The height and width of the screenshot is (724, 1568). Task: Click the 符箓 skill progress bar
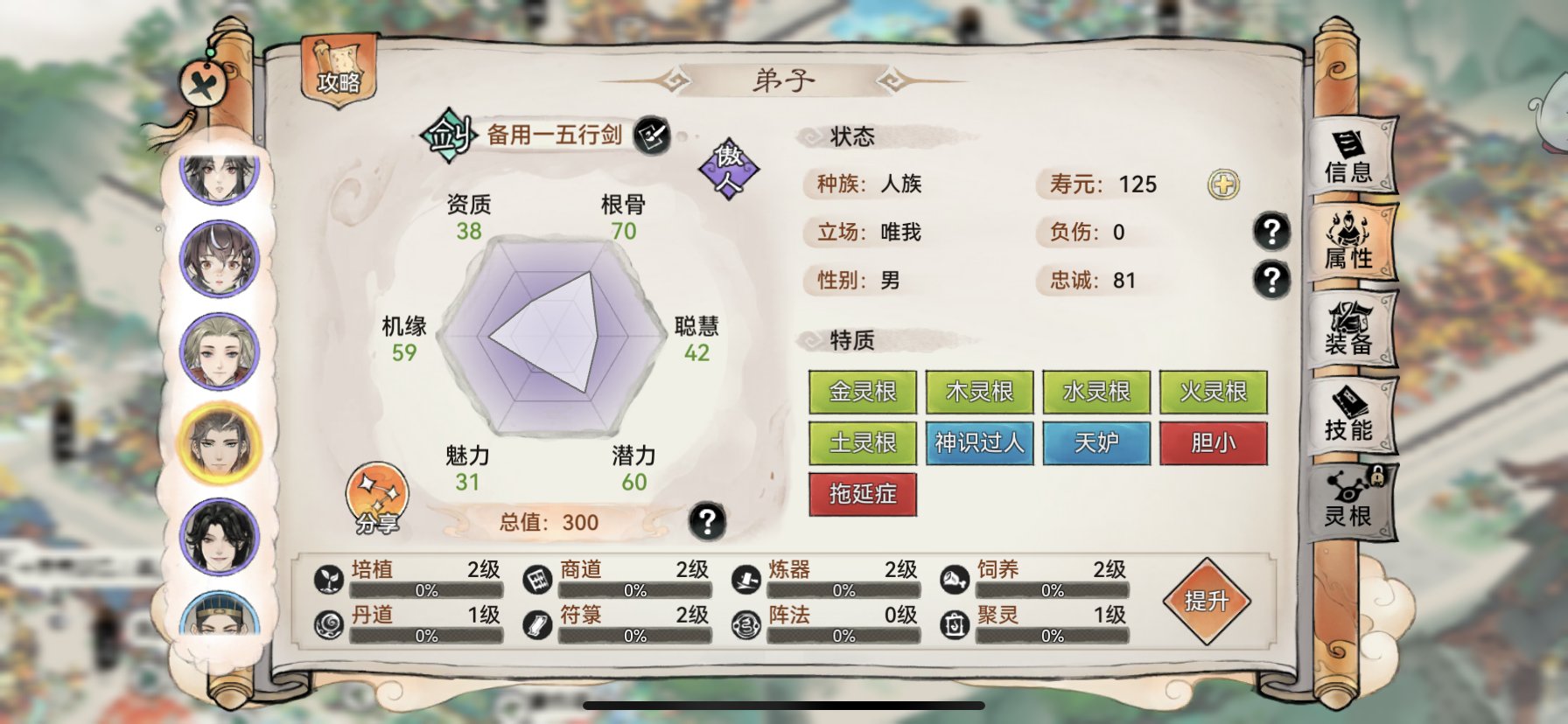click(x=633, y=636)
